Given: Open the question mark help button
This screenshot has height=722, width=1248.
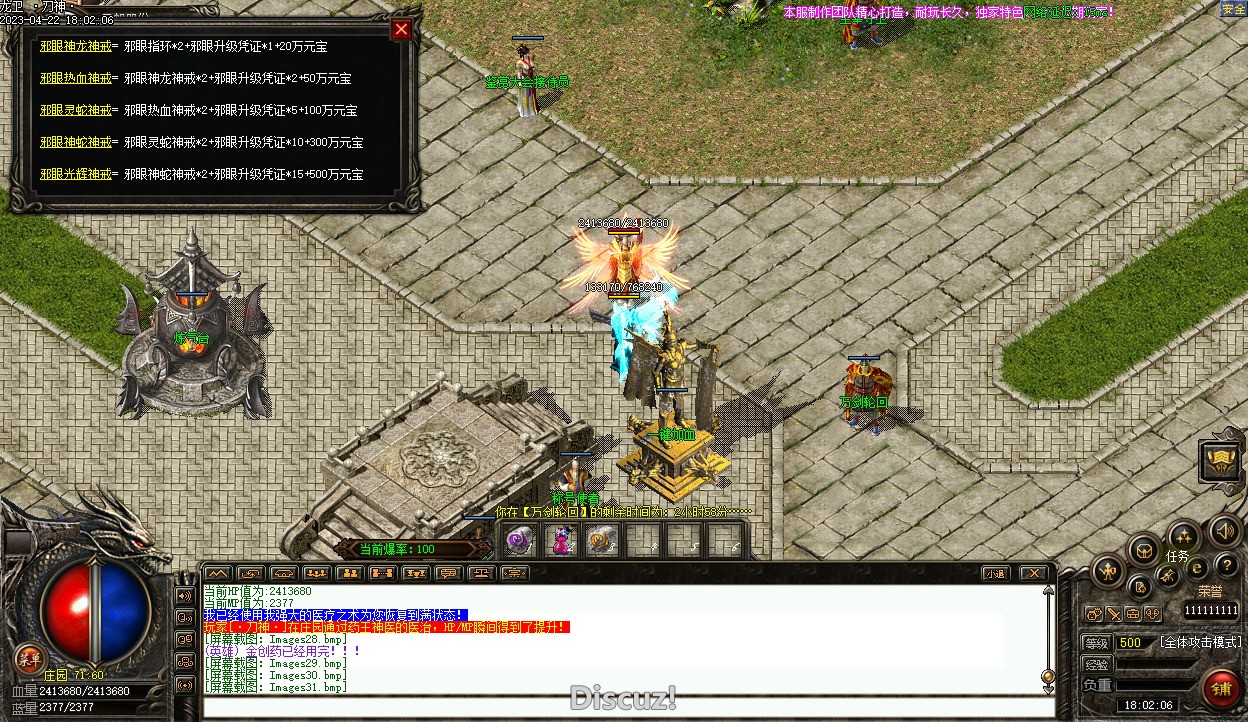Looking at the screenshot, I should click(x=1226, y=566).
